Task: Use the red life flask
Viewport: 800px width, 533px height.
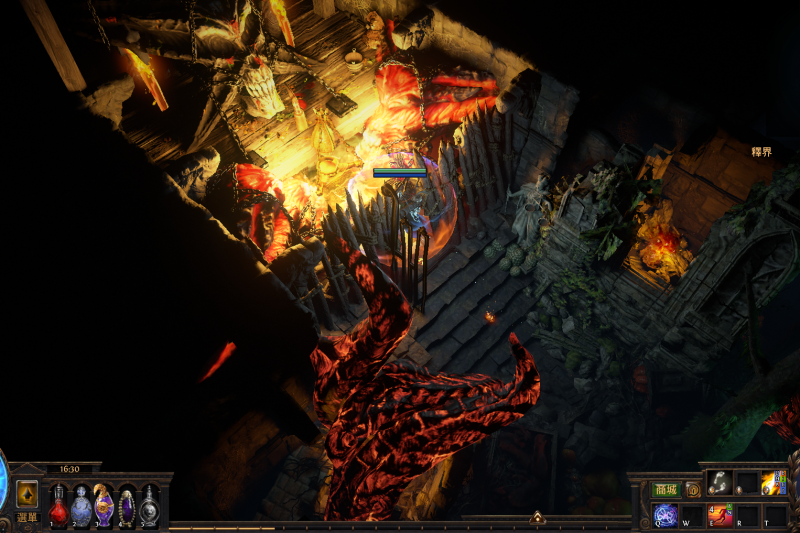Action: pos(59,507)
